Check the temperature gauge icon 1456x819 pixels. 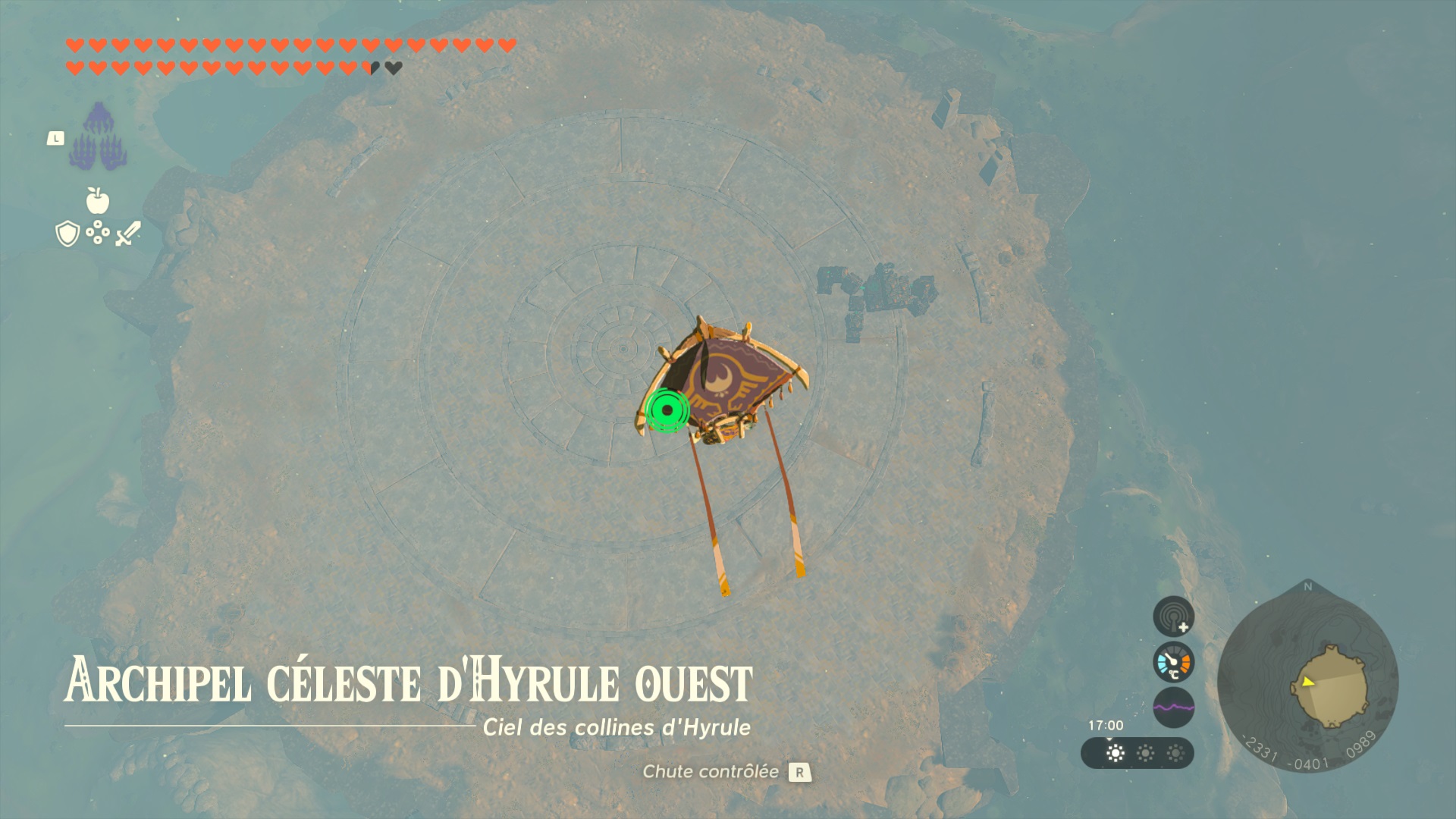[1173, 662]
